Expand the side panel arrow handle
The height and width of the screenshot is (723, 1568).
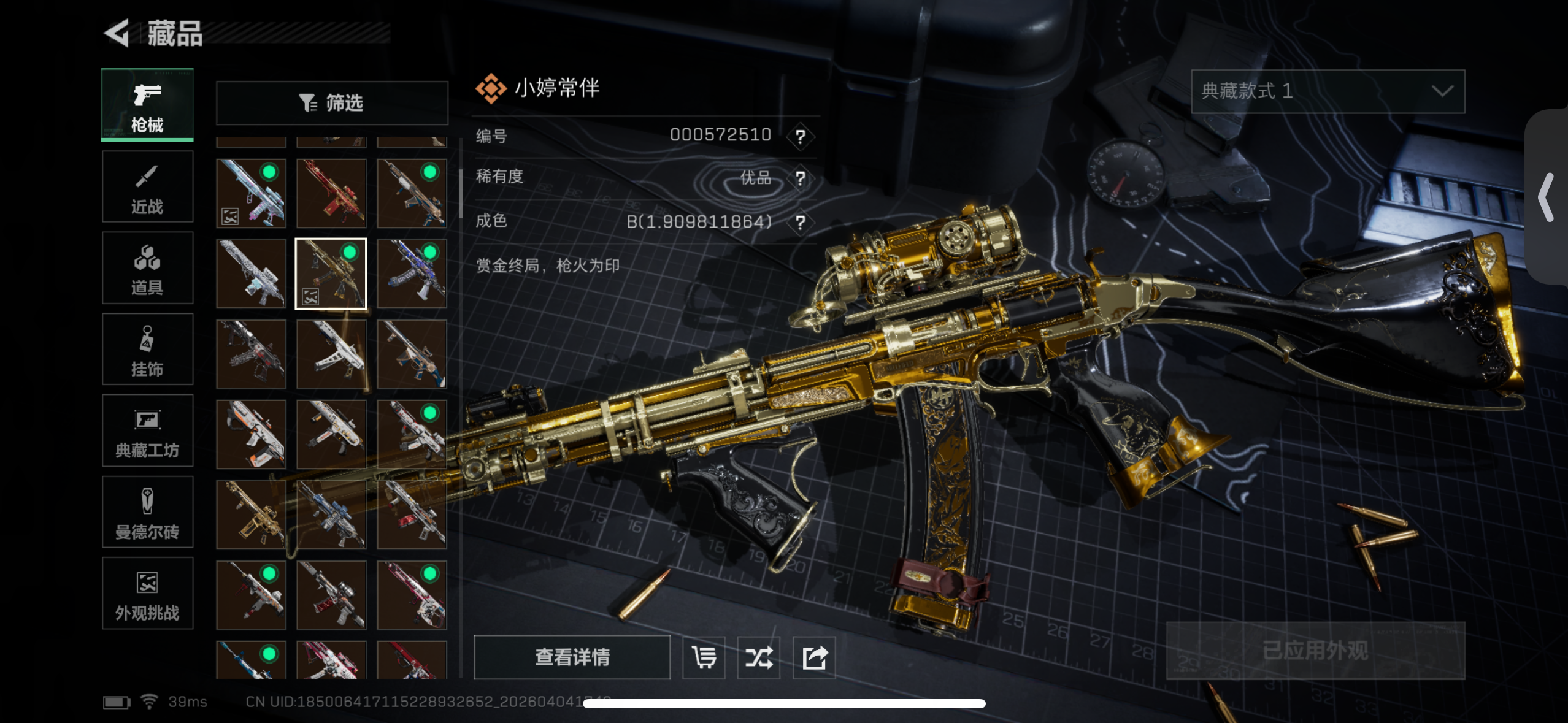(x=1547, y=197)
